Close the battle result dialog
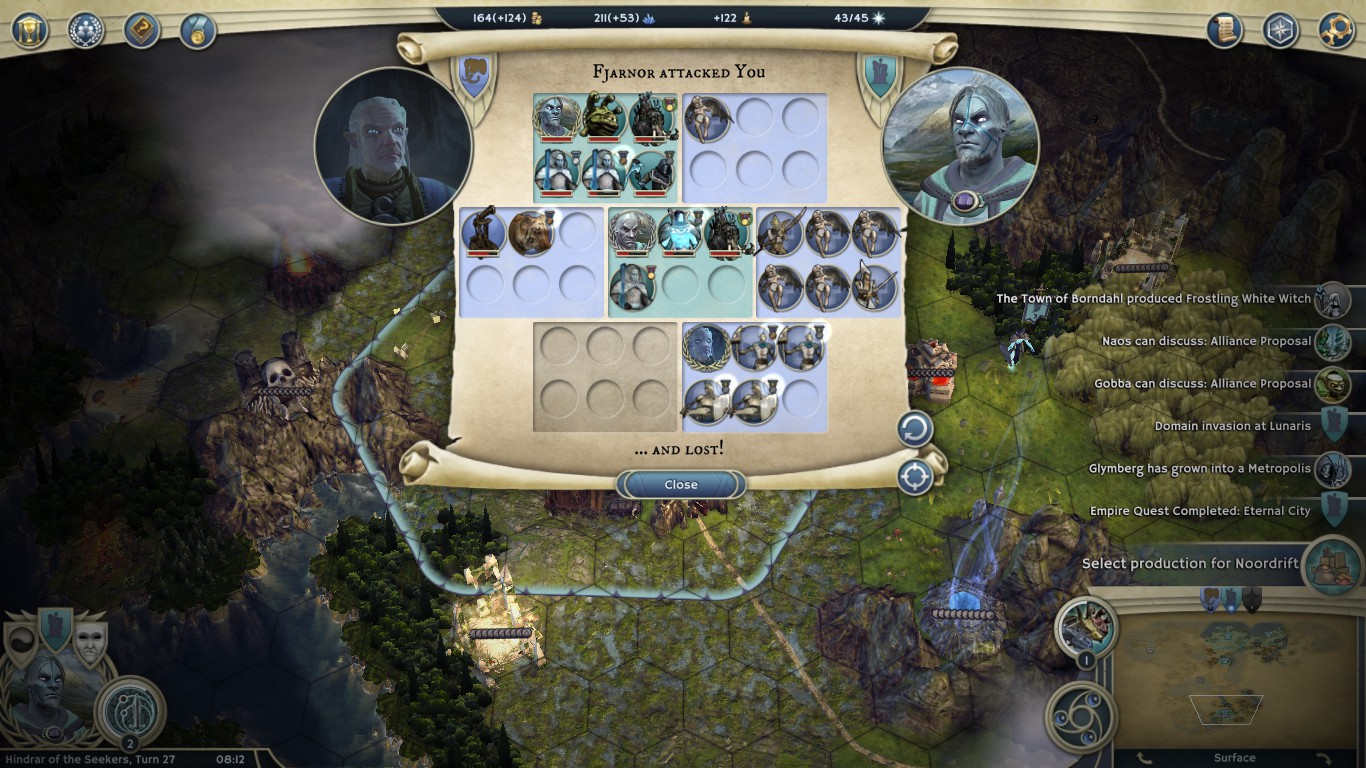The width and height of the screenshot is (1366, 768). click(681, 485)
